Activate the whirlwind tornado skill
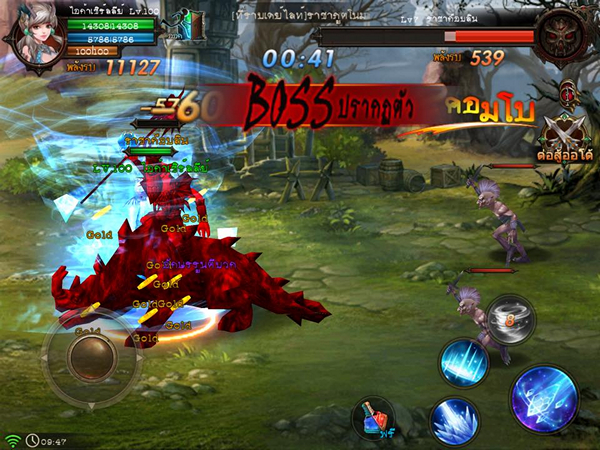 [511, 319]
